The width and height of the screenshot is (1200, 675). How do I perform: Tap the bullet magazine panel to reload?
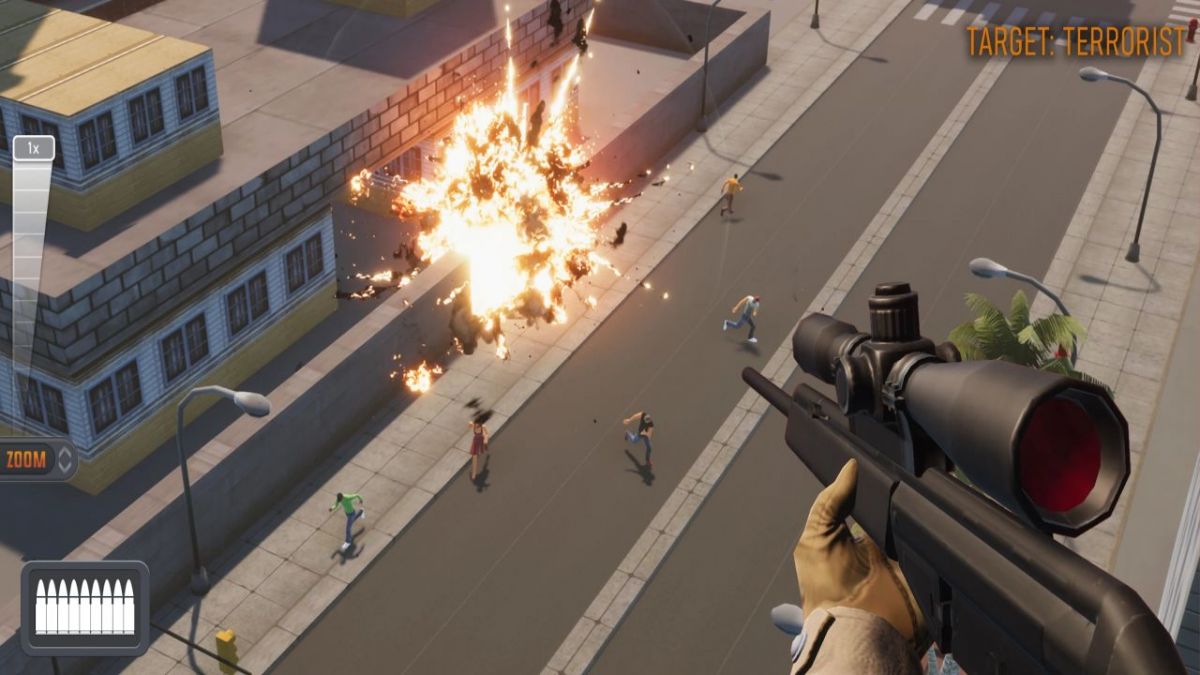(x=85, y=607)
